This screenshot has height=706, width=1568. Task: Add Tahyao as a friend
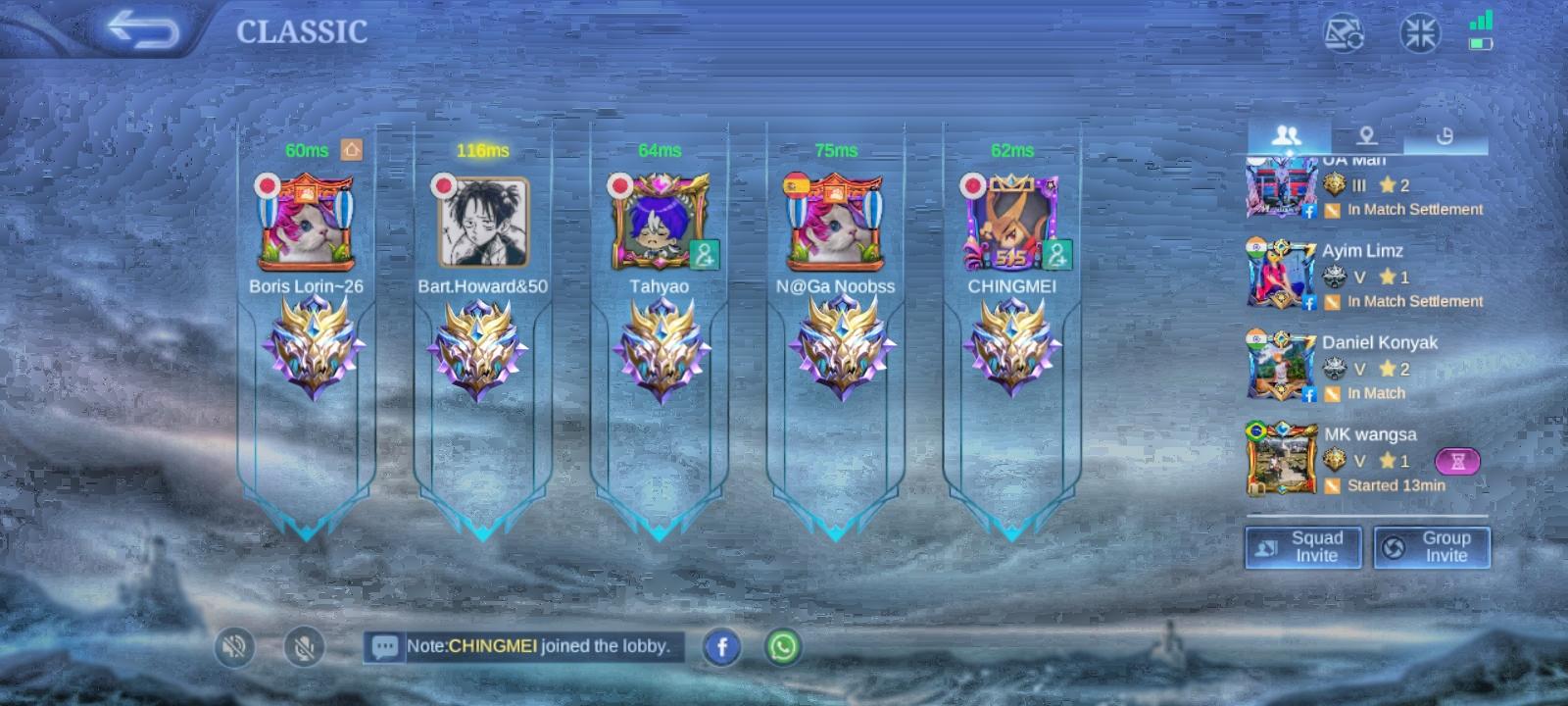pos(704,255)
